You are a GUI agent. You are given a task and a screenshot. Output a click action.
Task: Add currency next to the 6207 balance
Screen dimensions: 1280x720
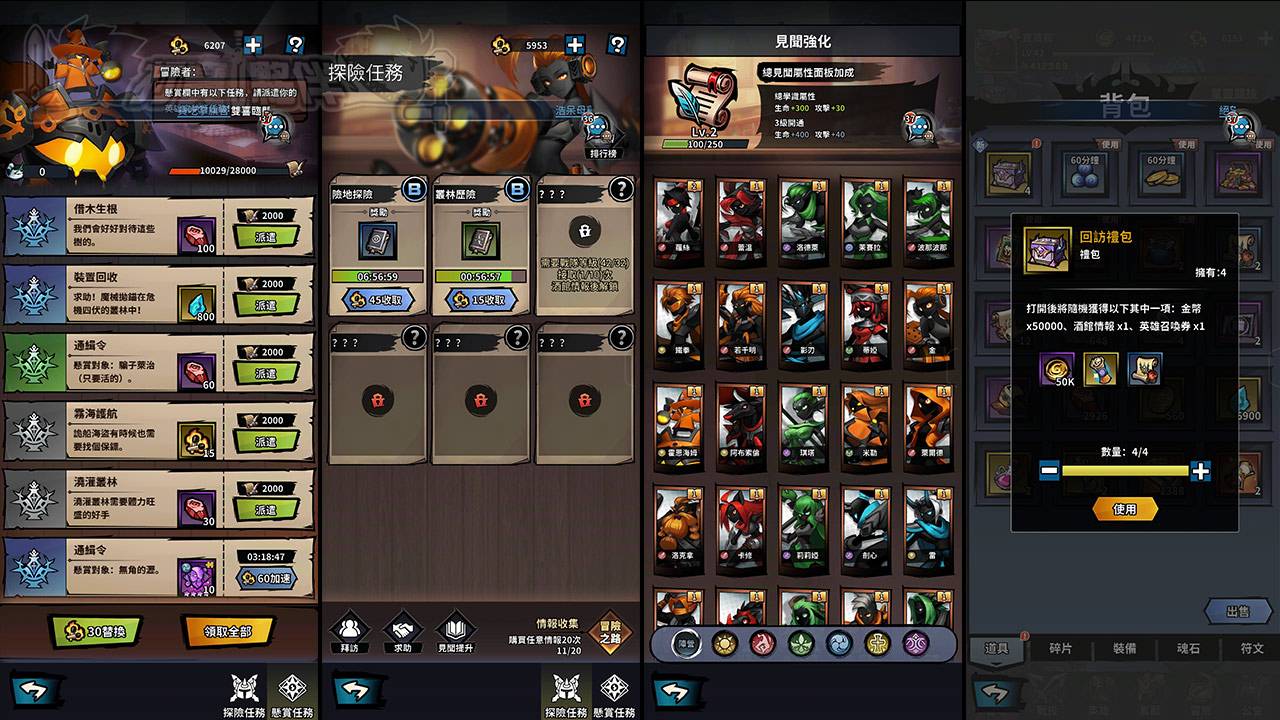pyautogui.click(x=252, y=45)
